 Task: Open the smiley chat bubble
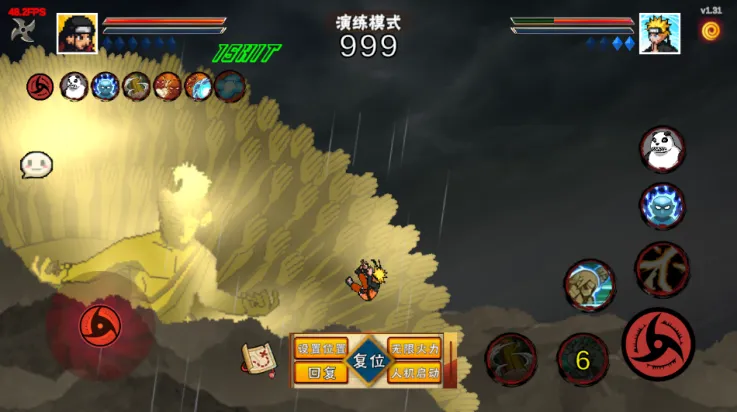[36, 165]
